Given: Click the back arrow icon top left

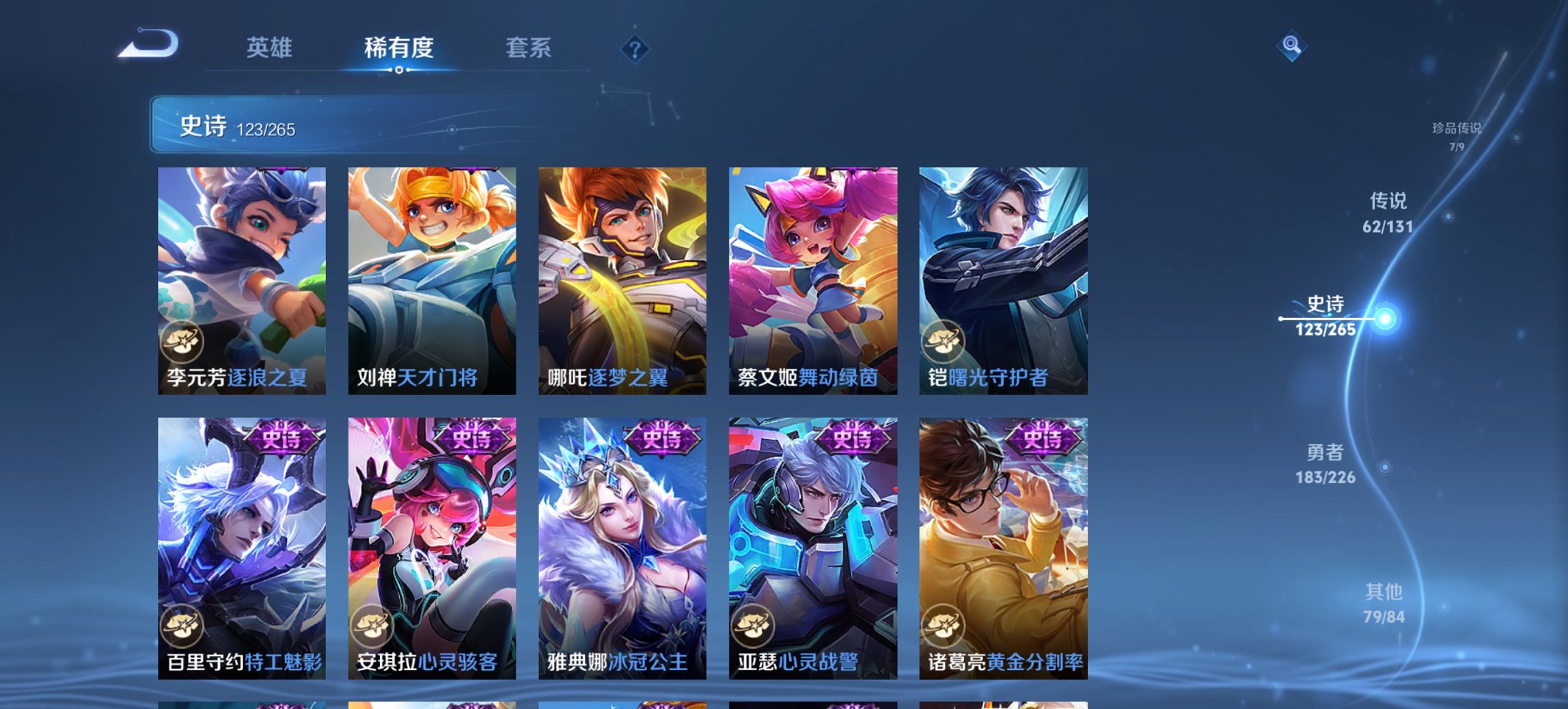Looking at the screenshot, I should [x=147, y=46].
